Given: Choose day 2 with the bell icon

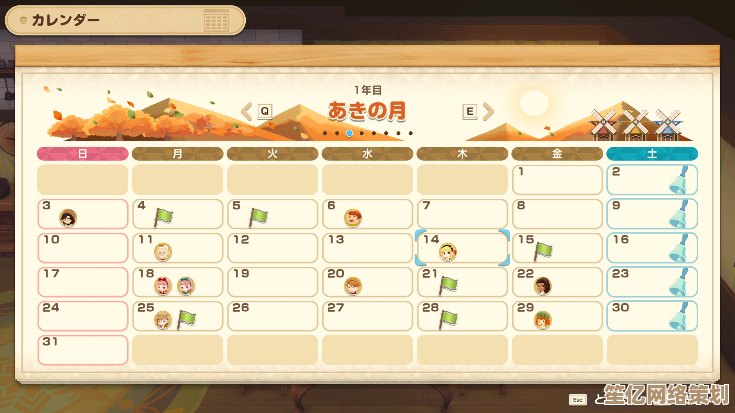Looking at the screenshot, I should [x=652, y=180].
